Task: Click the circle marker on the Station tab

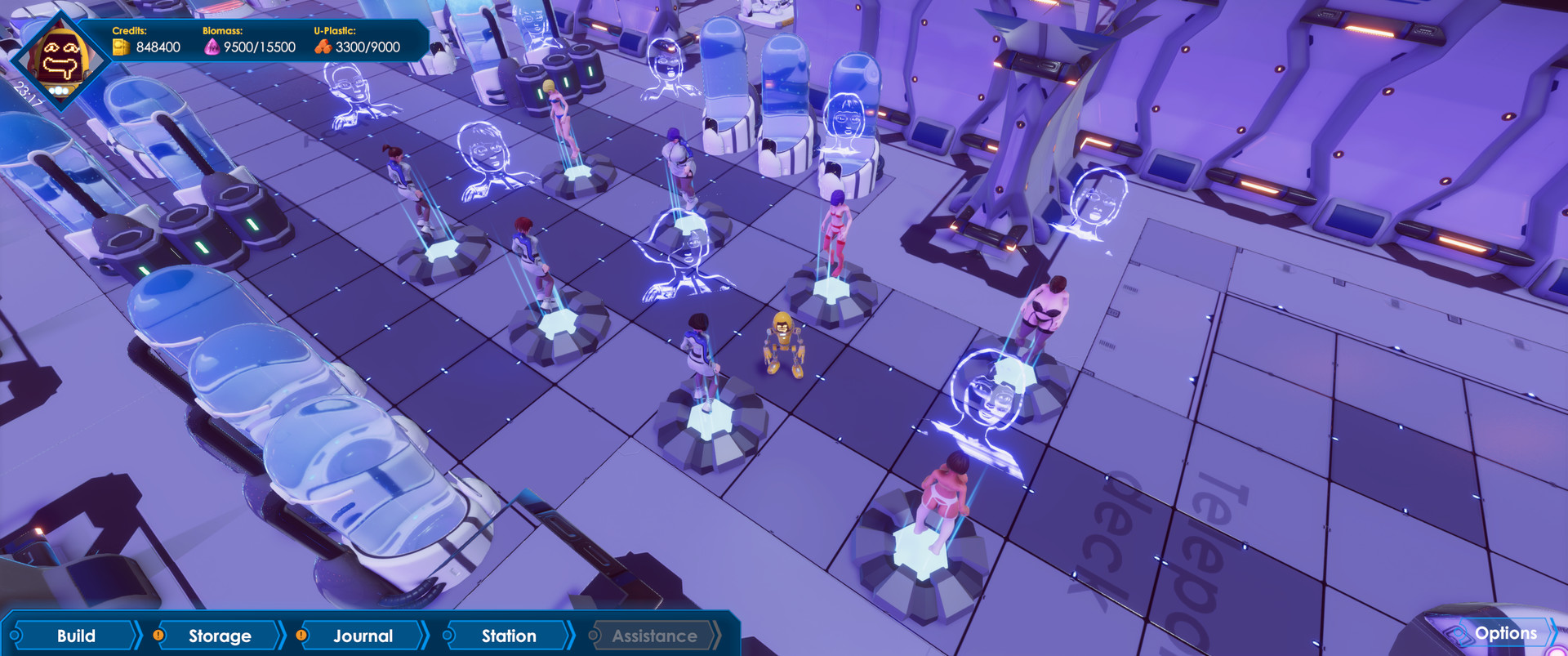Action: coord(448,633)
